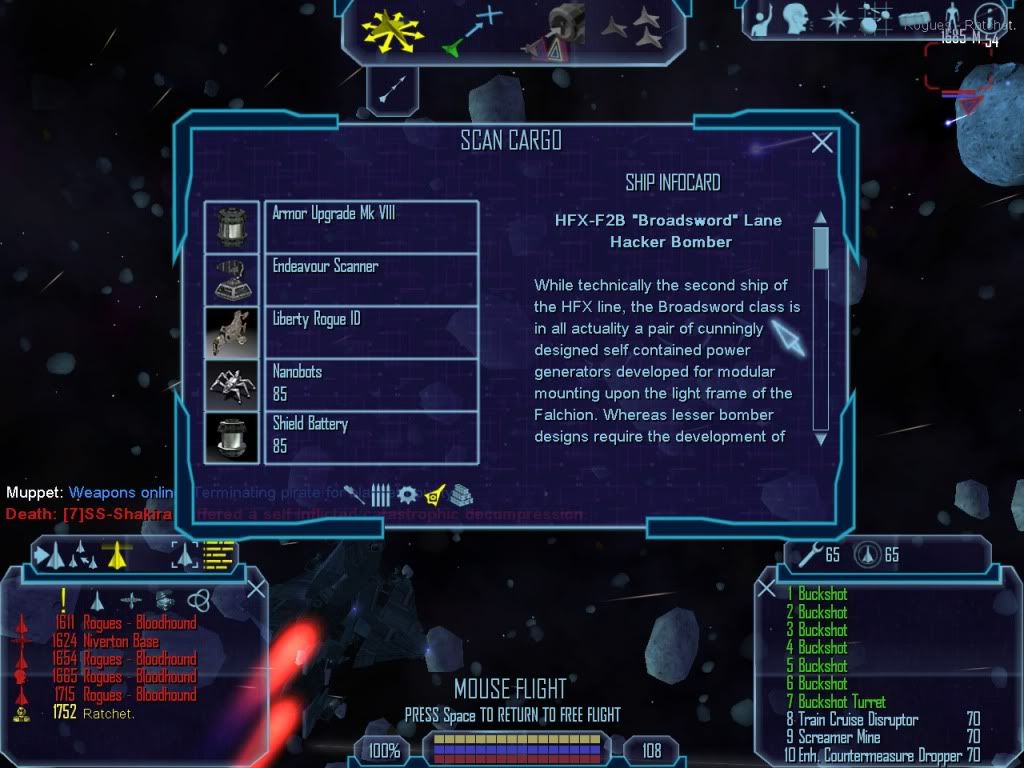Close the Scan Cargo window
The height and width of the screenshot is (768, 1024).
(822, 143)
